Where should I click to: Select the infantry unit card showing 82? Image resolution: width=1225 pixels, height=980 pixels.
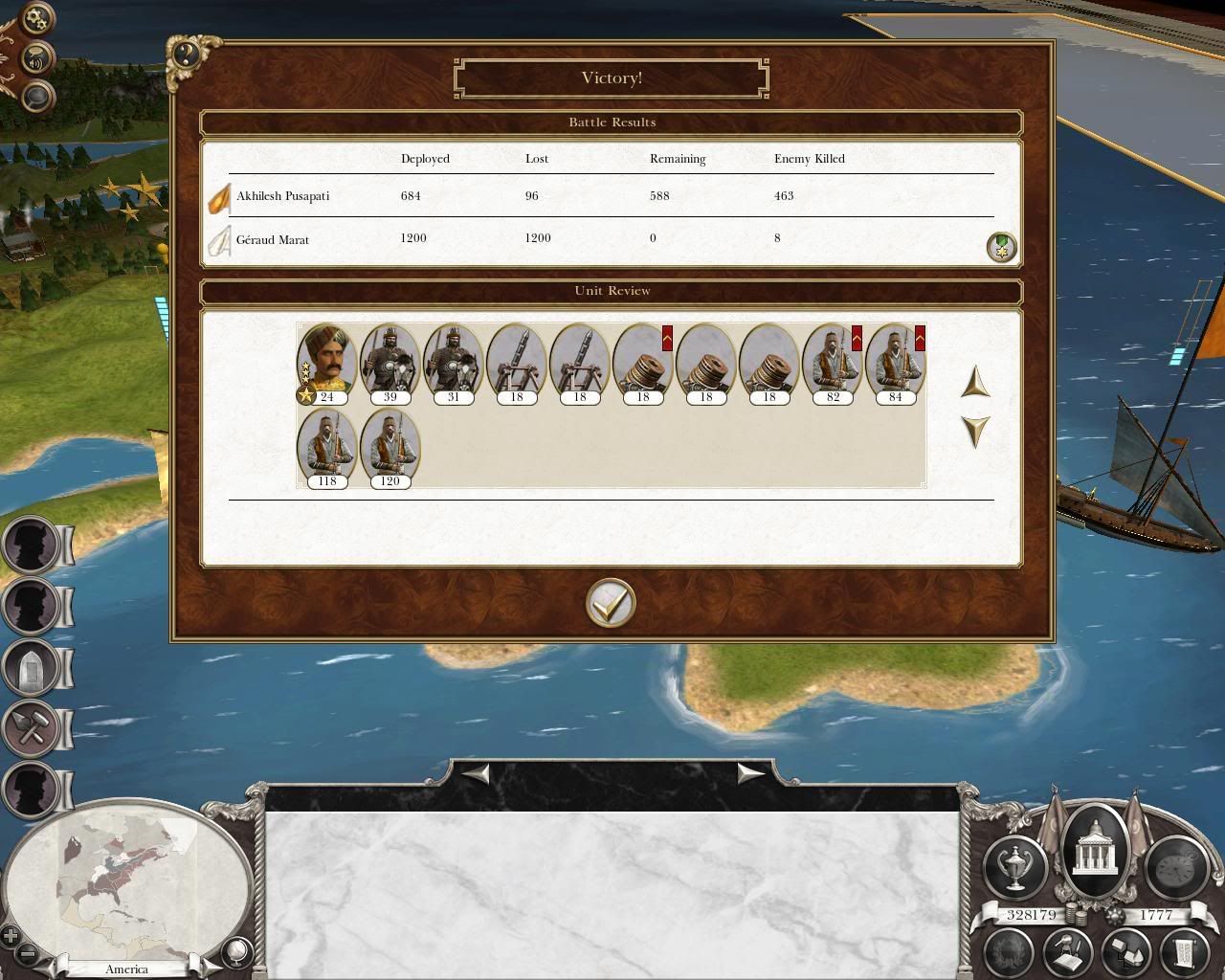(x=832, y=364)
